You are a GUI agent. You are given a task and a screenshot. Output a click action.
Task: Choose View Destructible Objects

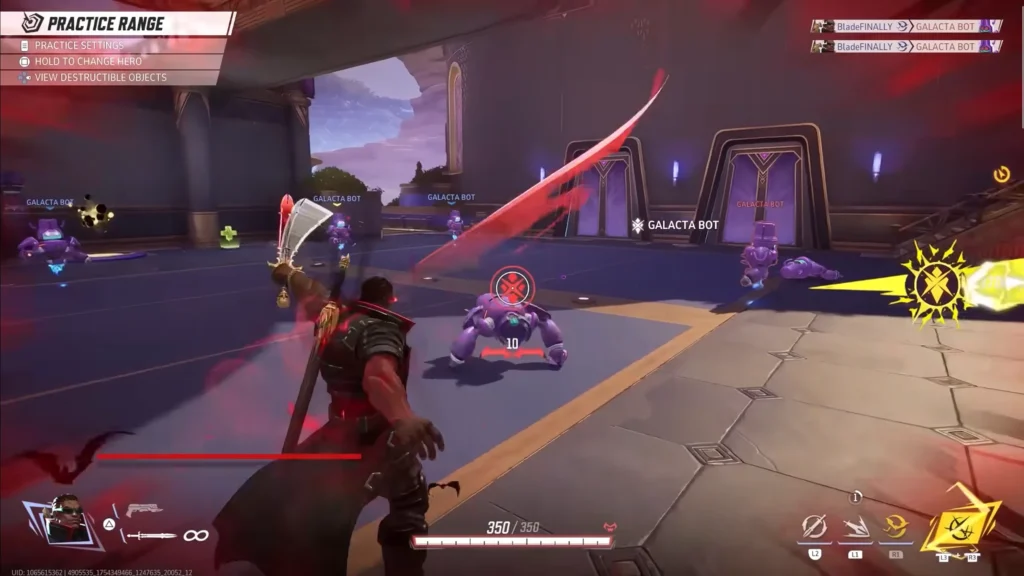pos(100,77)
